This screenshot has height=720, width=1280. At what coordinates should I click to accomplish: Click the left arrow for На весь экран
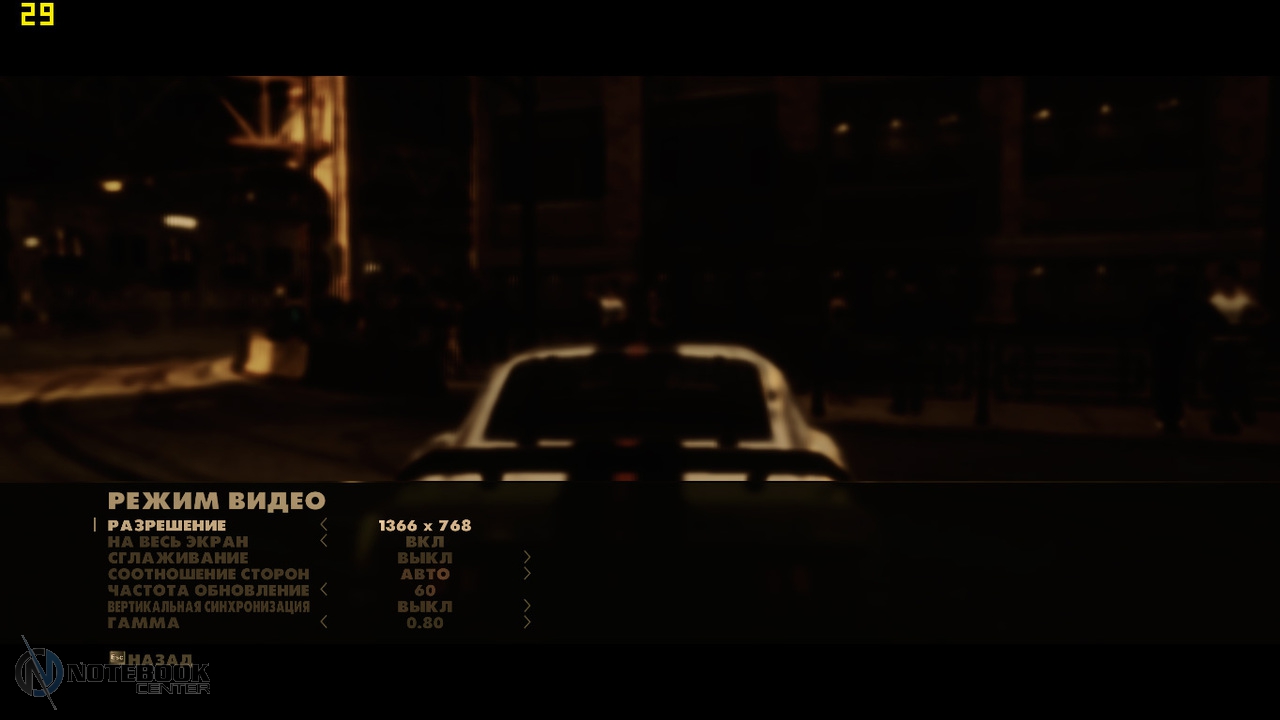point(324,541)
